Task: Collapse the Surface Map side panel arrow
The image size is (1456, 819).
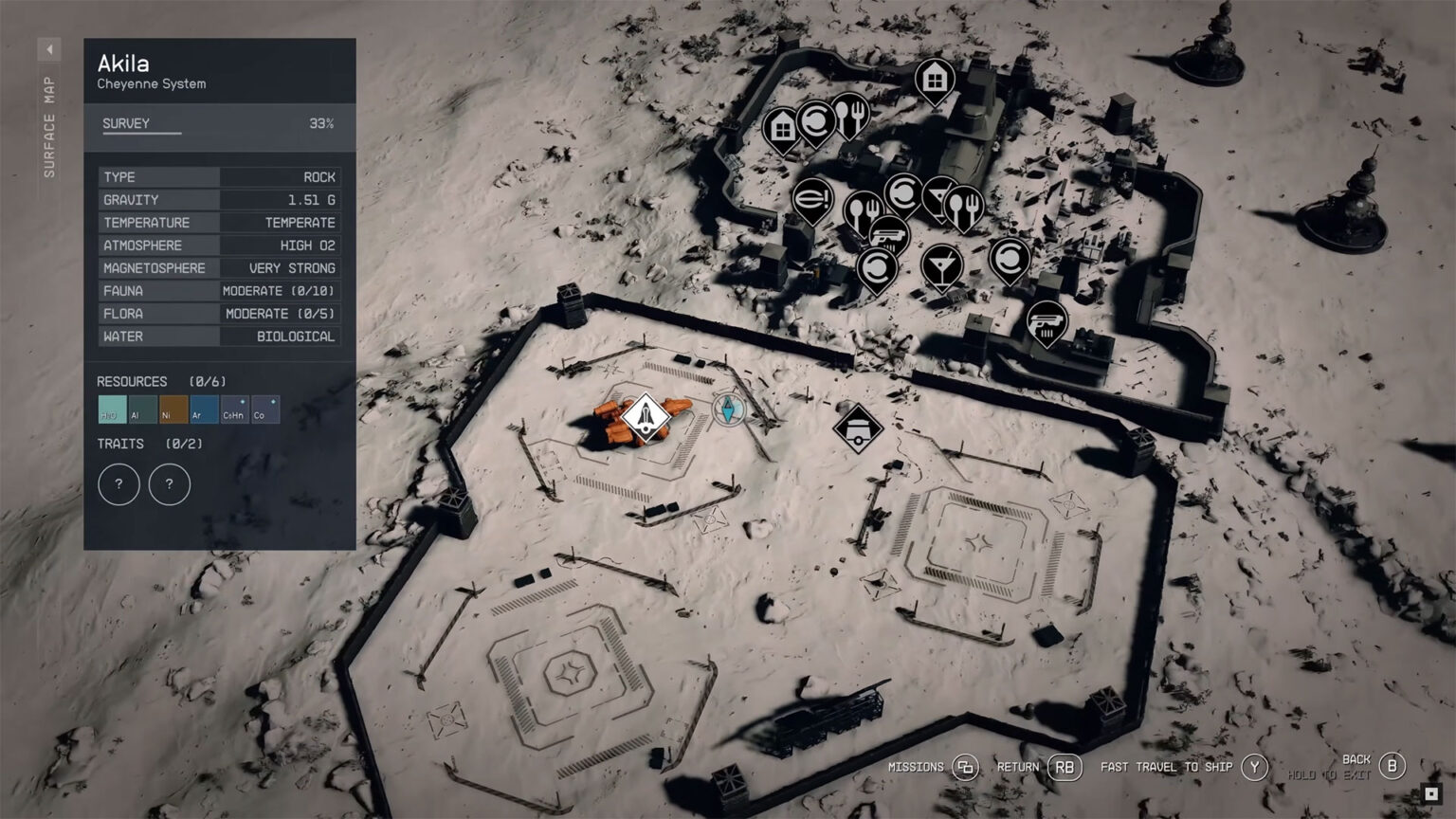Action: click(x=49, y=49)
